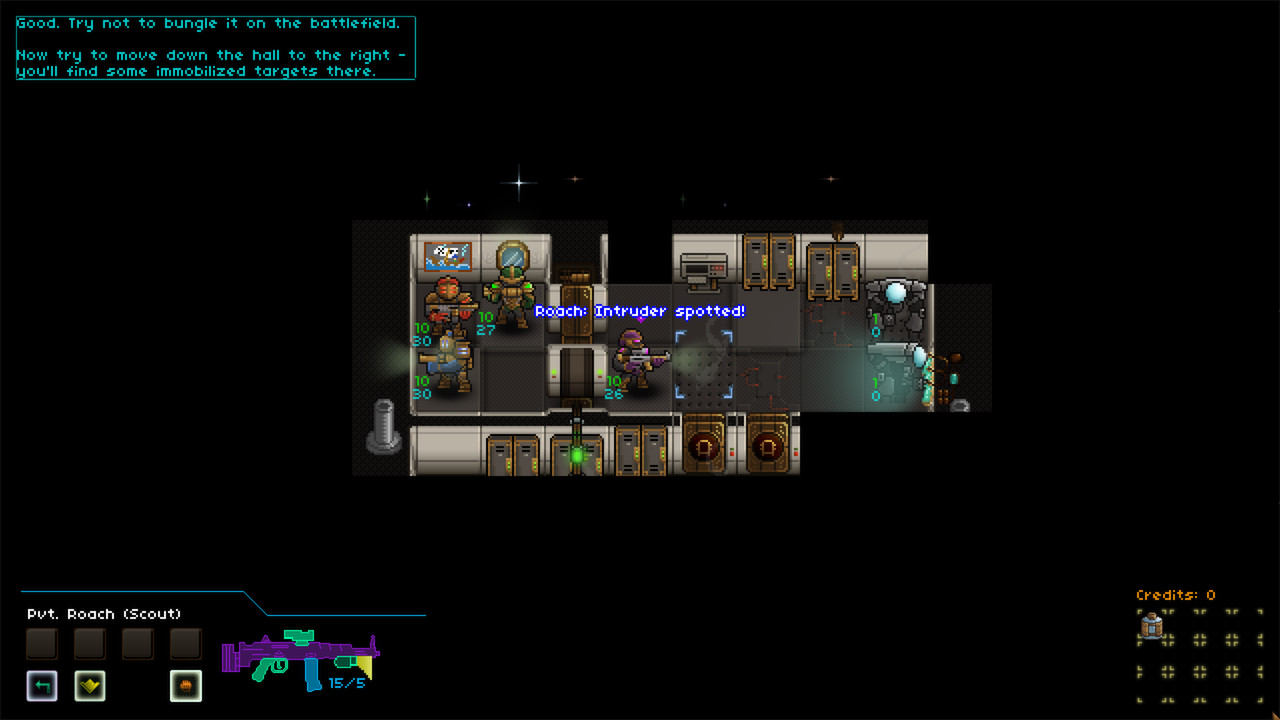Select the yellow chevron rank icon
The width and height of the screenshot is (1280, 720).
point(89,686)
